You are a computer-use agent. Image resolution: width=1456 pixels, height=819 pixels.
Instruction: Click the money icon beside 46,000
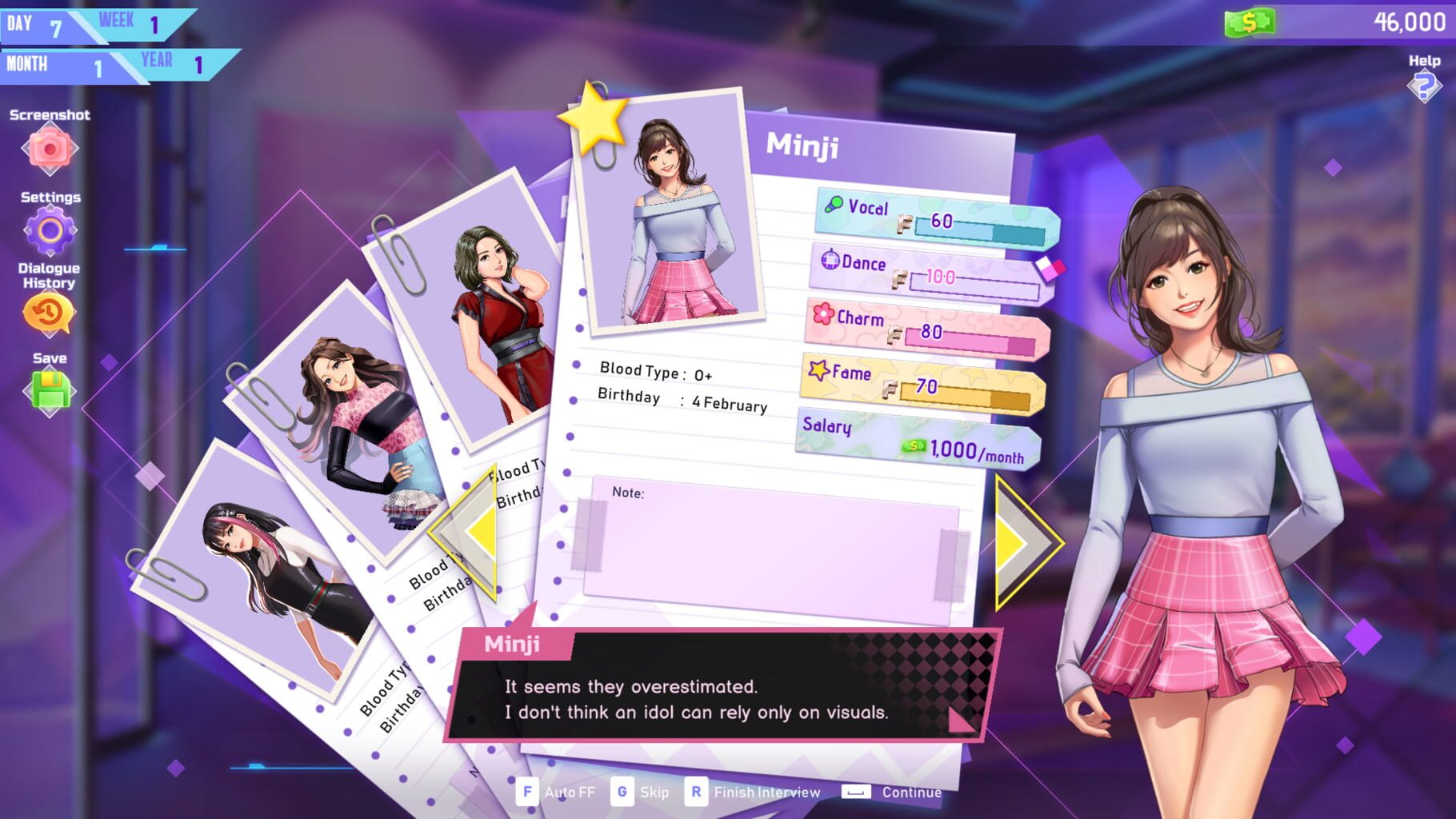[1250, 22]
